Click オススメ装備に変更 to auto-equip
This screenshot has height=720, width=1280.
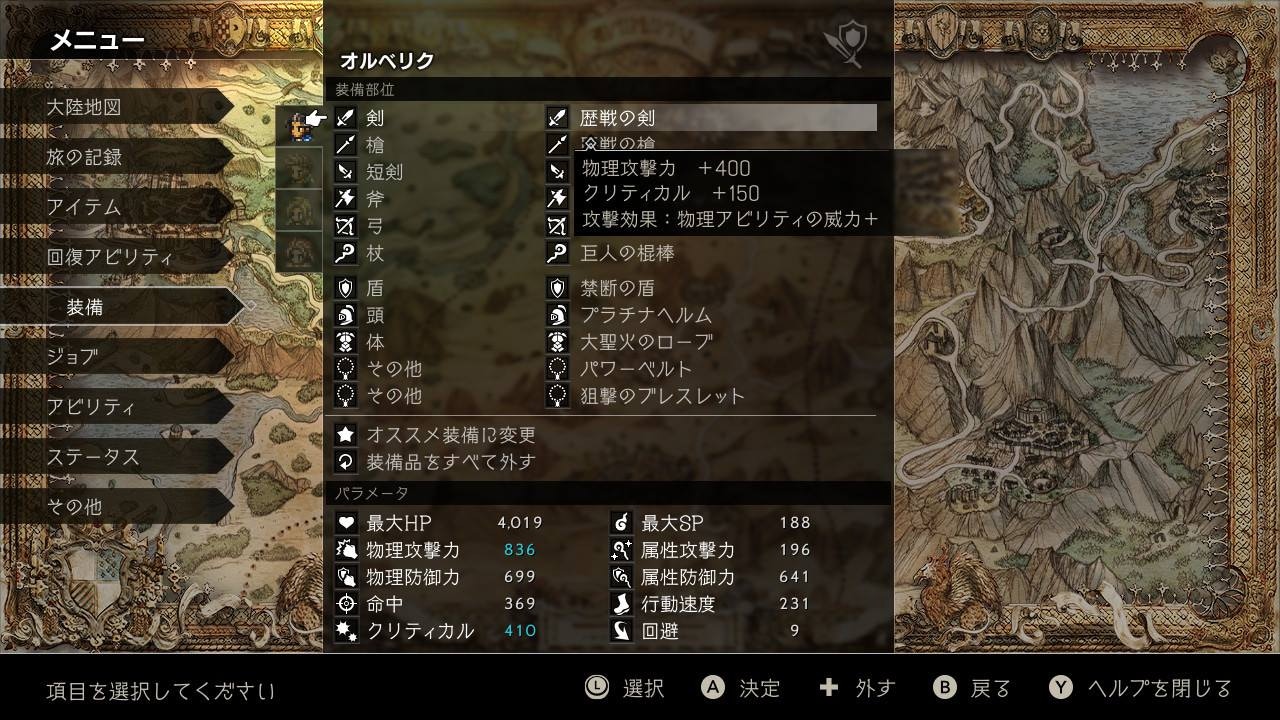pyautogui.click(x=451, y=435)
